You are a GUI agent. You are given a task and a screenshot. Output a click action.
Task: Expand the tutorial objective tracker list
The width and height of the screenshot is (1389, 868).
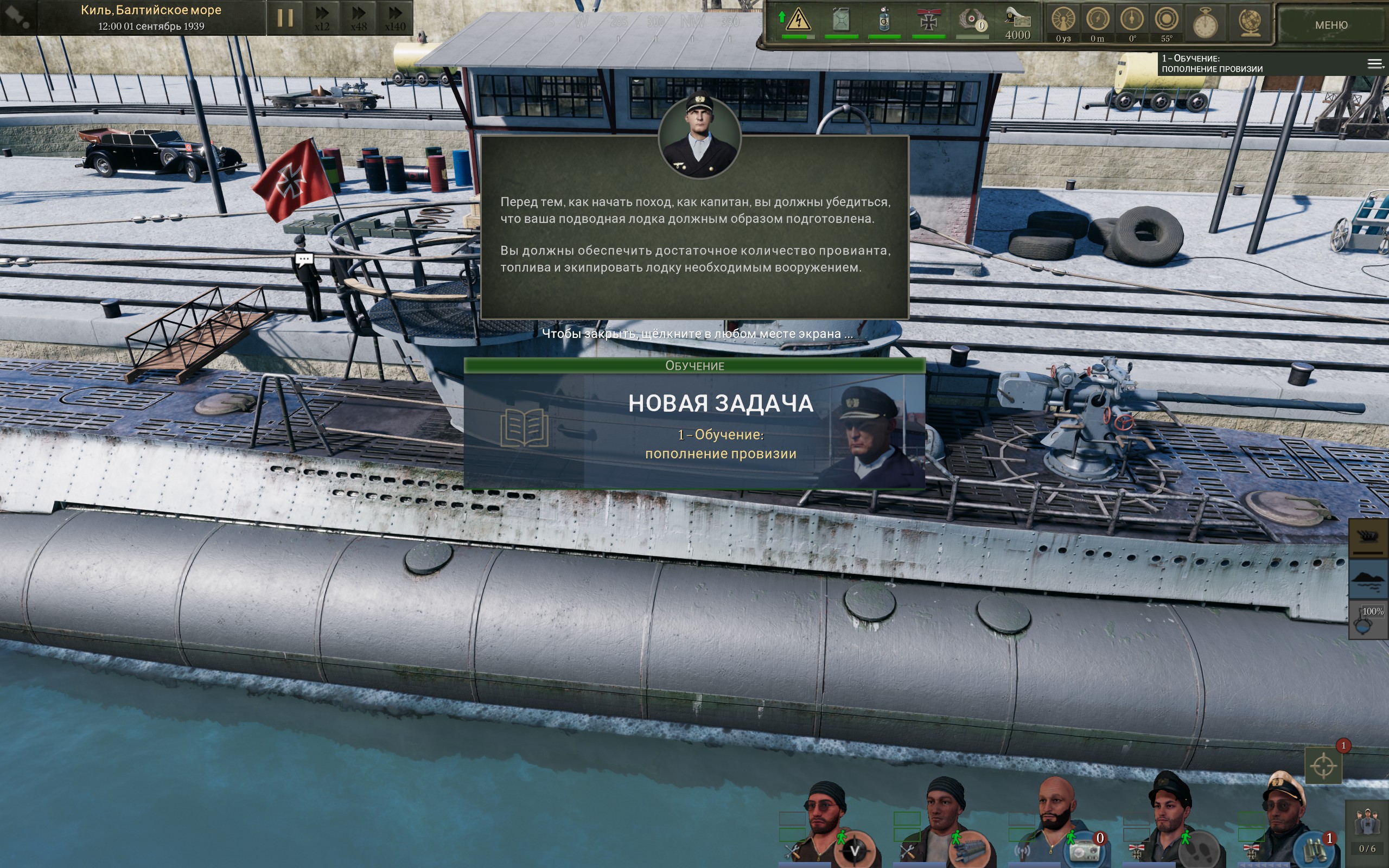click(1375, 63)
